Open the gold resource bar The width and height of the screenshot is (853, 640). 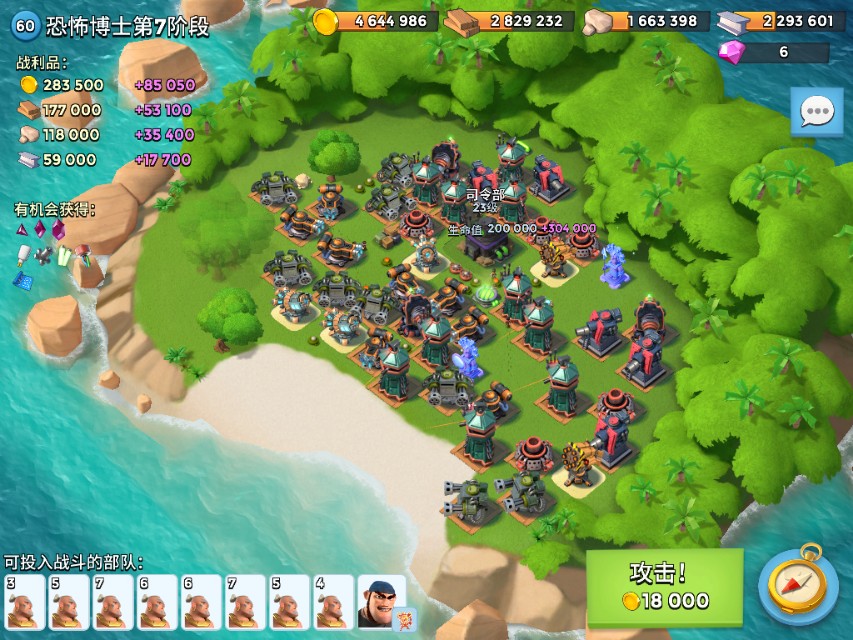[x=377, y=21]
